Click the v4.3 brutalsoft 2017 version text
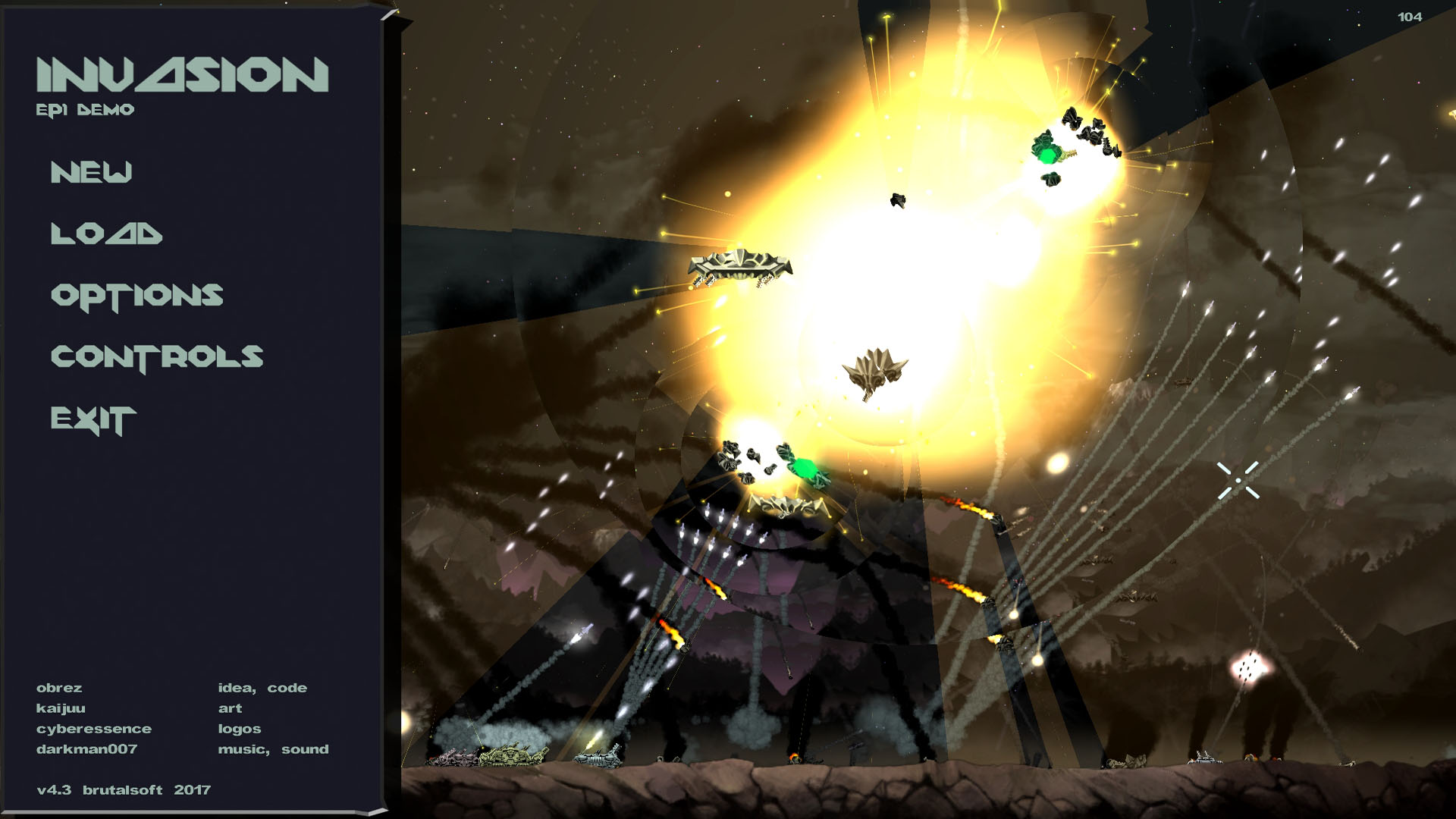Image resolution: width=1456 pixels, height=819 pixels. 123,789
